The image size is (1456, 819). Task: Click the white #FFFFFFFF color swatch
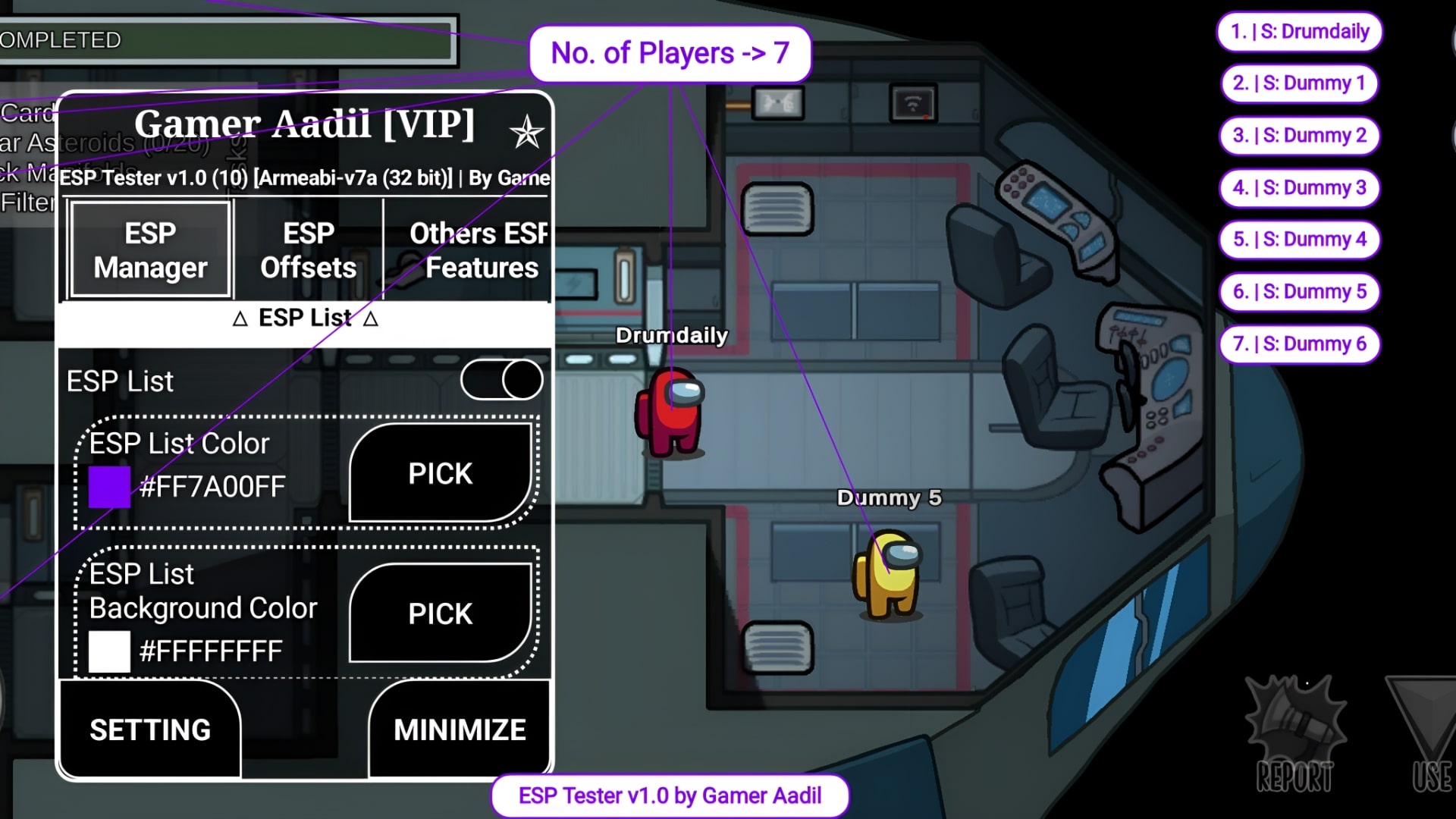pos(108,651)
